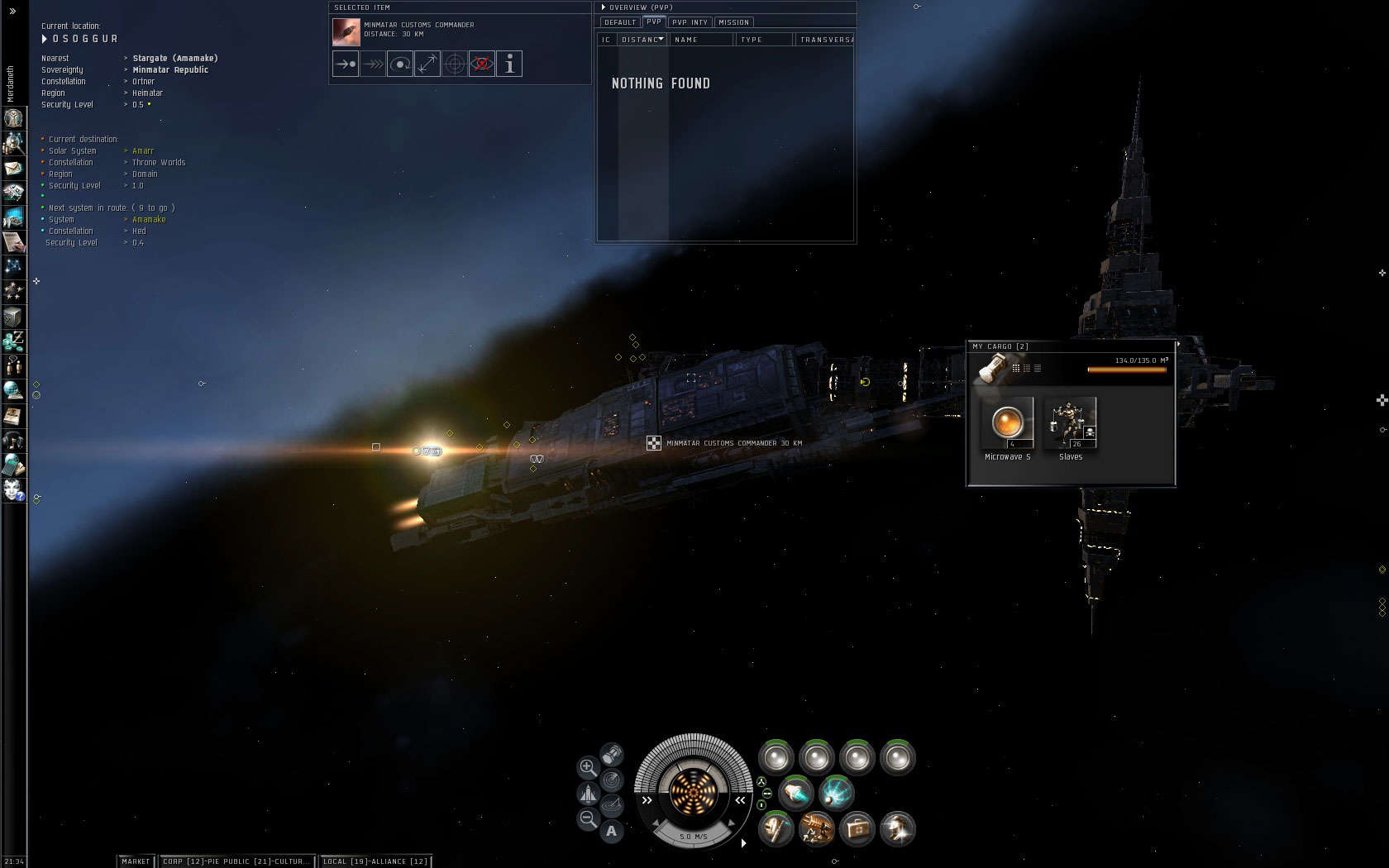Show info on the selected item

coord(509,64)
